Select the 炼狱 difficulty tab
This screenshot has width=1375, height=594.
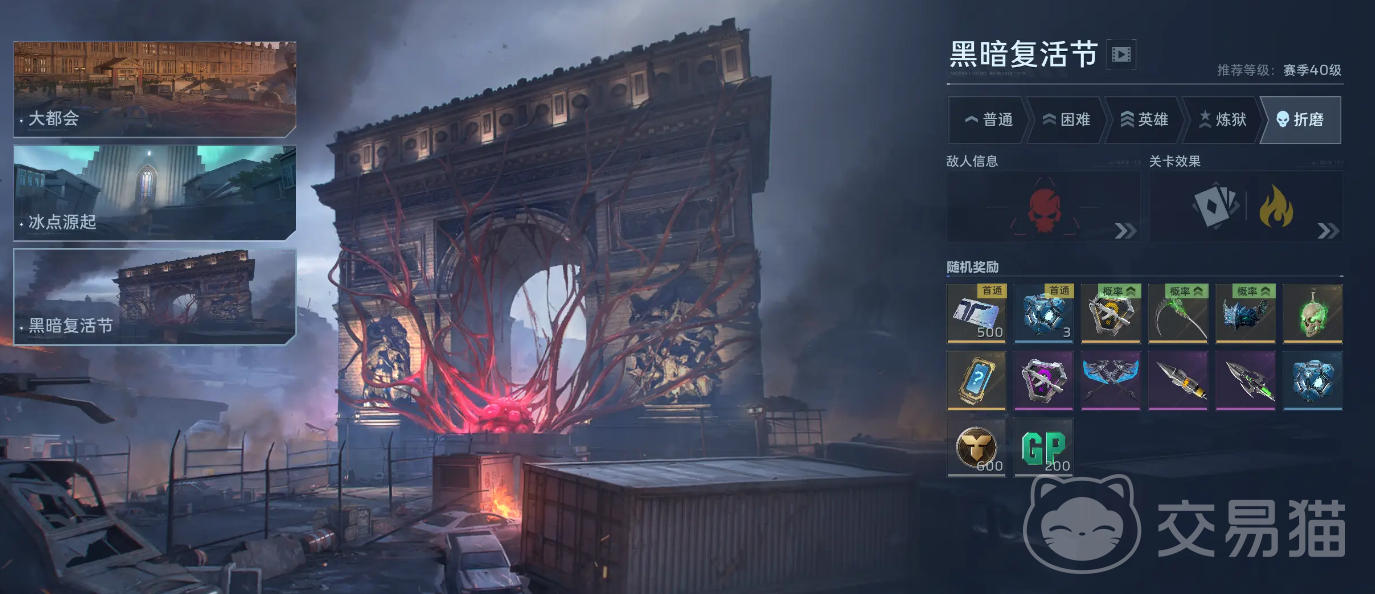tap(1222, 120)
